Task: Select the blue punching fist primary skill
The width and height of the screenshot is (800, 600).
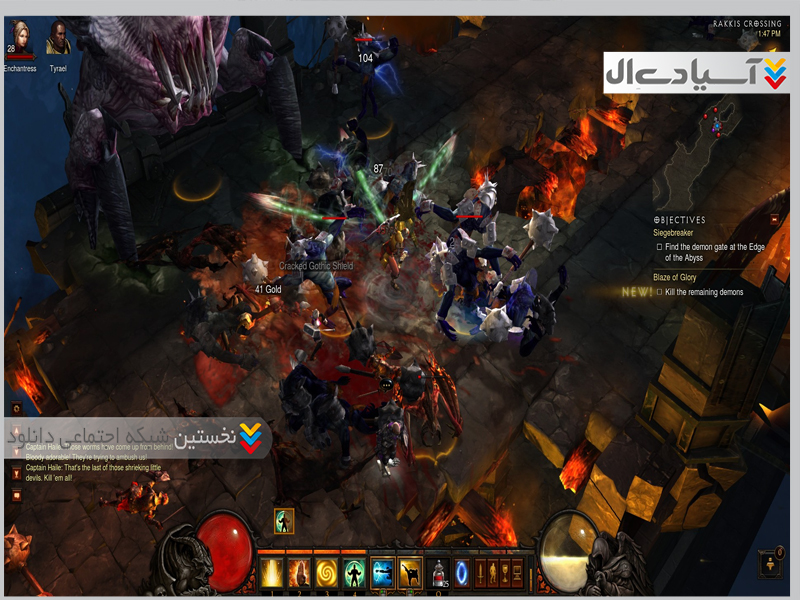Action: pos(382,571)
